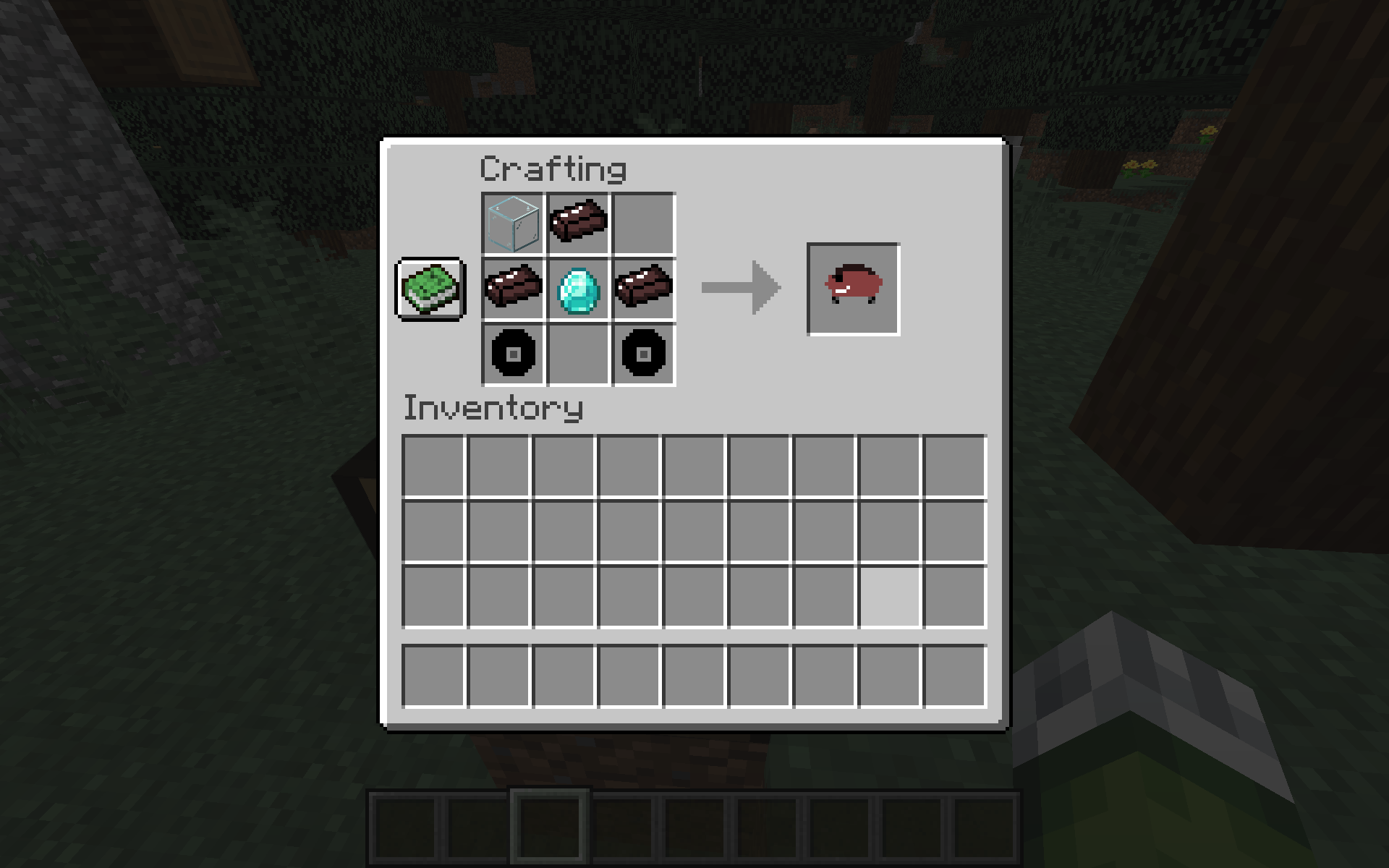Select the glass block in the crafting grid
Screen dimensions: 1389x868
(x=512, y=224)
